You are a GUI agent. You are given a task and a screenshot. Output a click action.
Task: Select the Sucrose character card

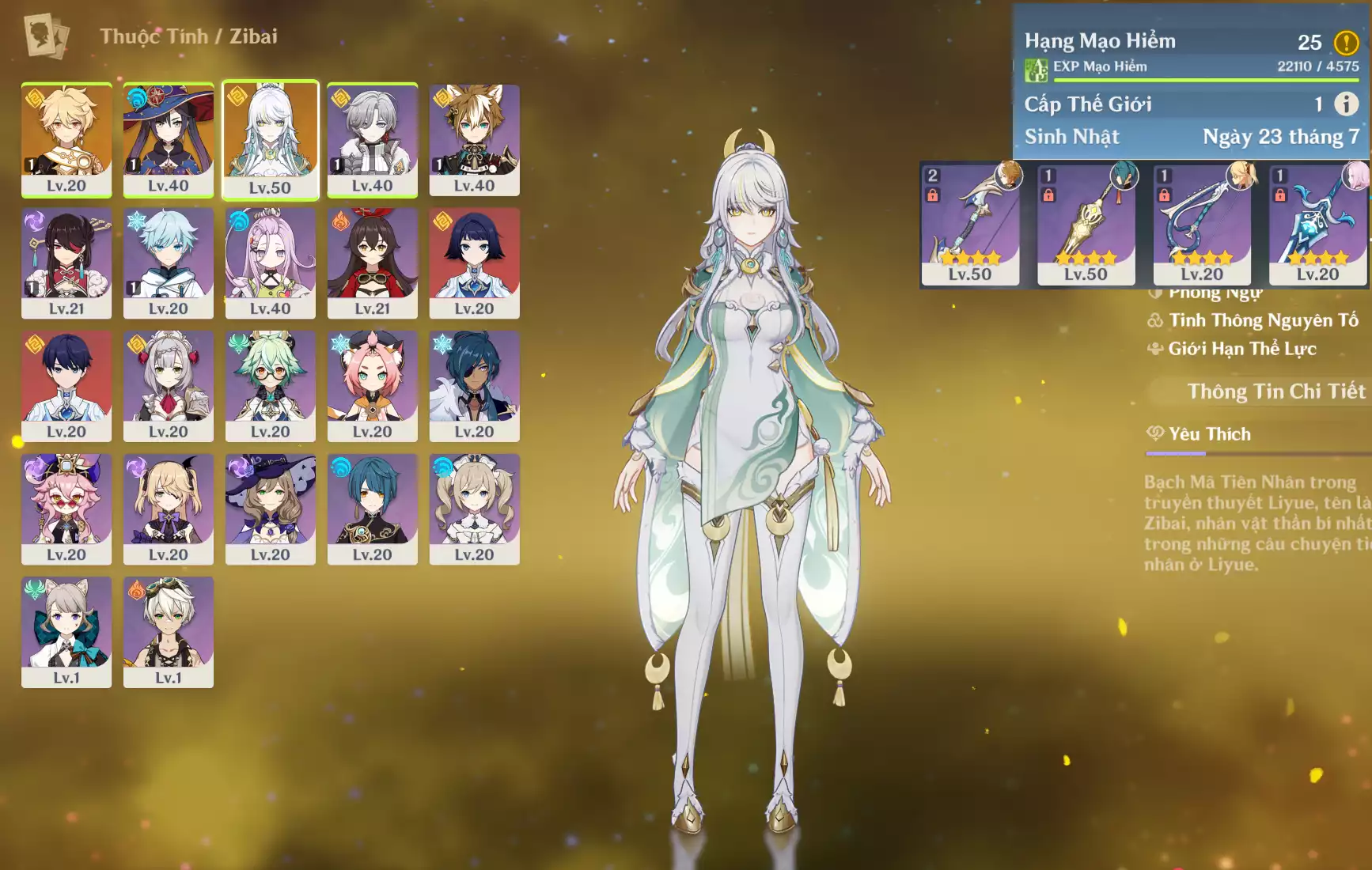tap(270, 386)
